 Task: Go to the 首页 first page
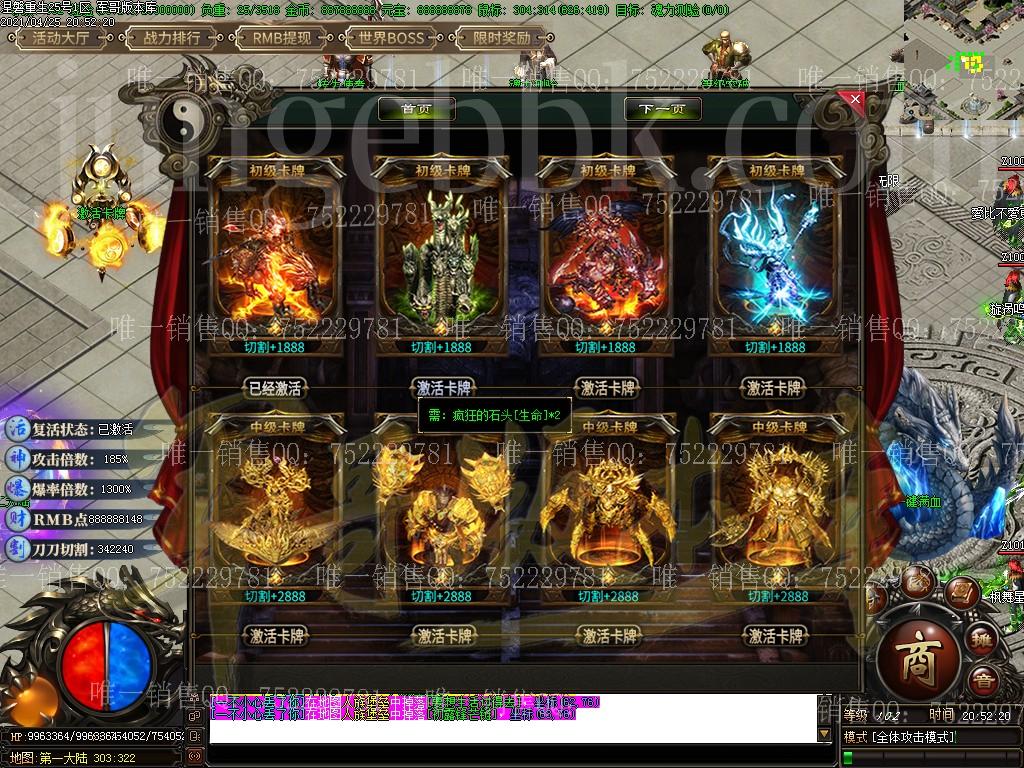[416, 109]
